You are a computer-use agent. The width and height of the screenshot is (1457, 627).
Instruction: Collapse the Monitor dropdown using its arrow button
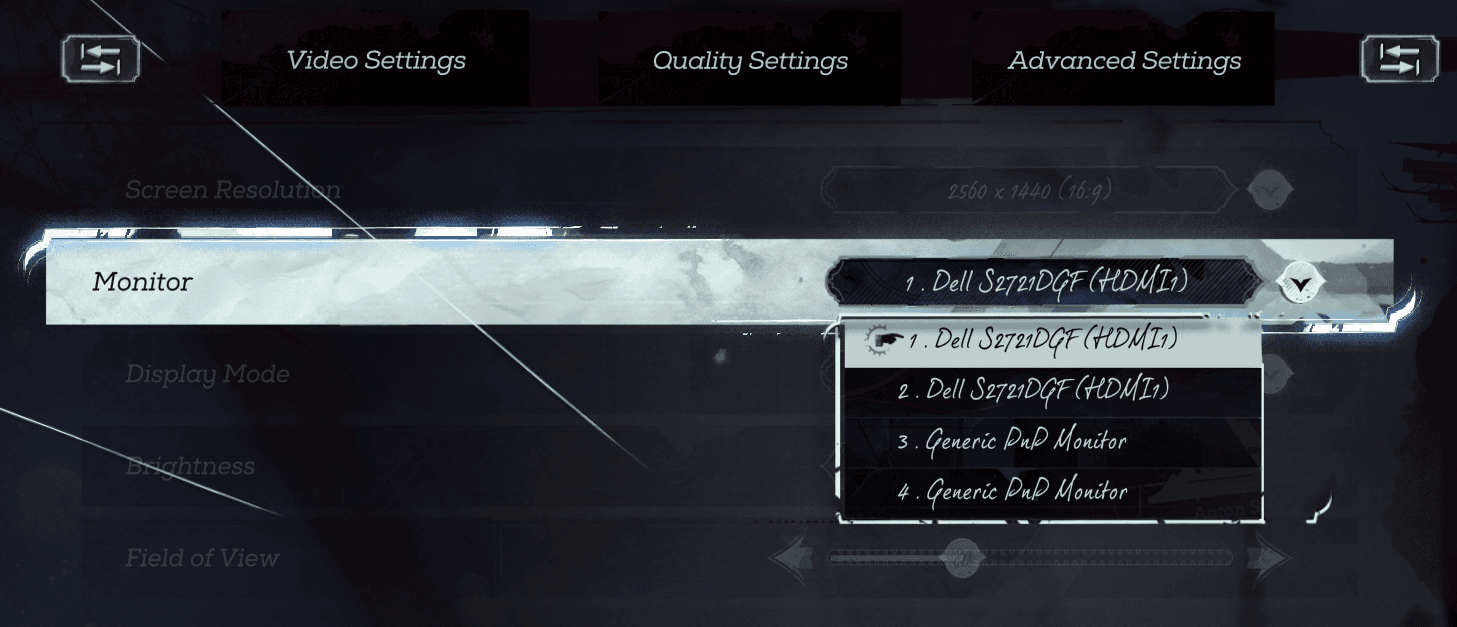[1299, 284]
